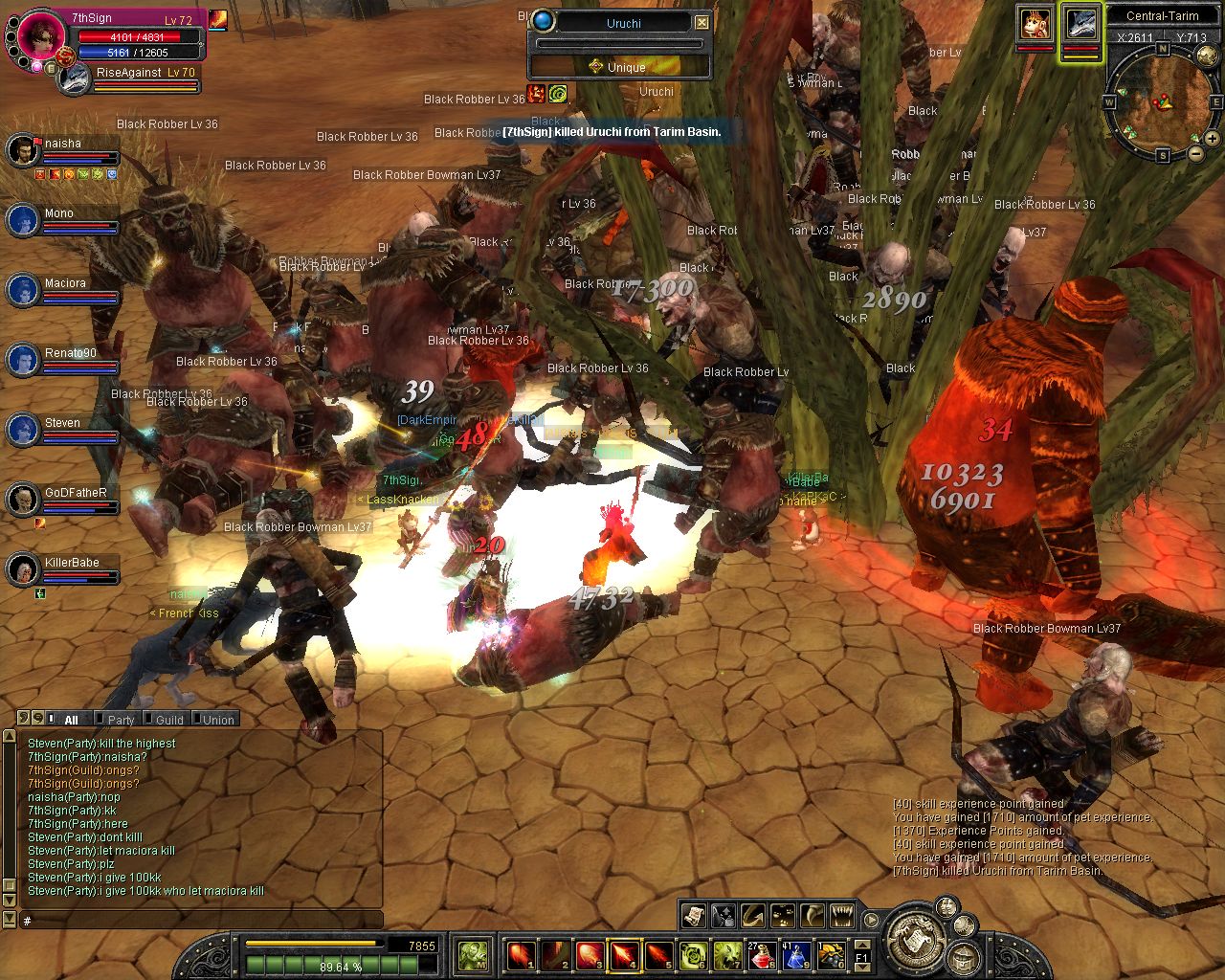The height and width of the screenshot is (980, 1225).
Task: Select the monkey pet portrait
Action: (x=1034, y=24)
